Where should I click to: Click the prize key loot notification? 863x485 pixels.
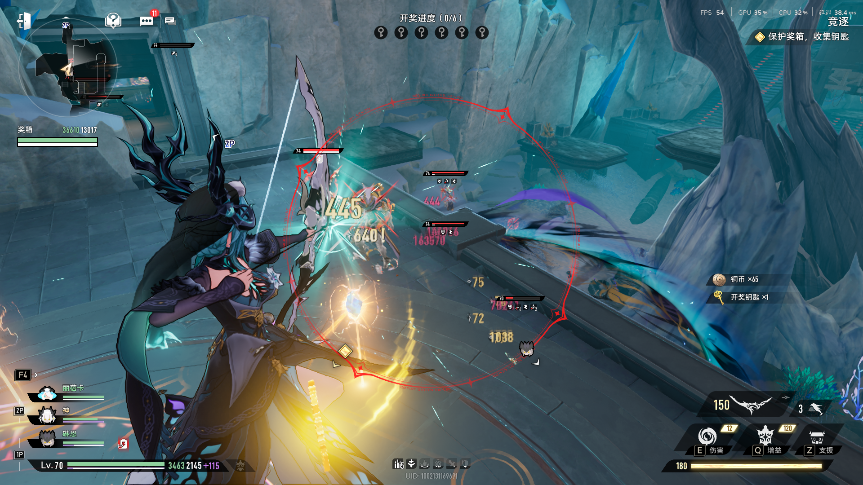click(x=750, y=297)
